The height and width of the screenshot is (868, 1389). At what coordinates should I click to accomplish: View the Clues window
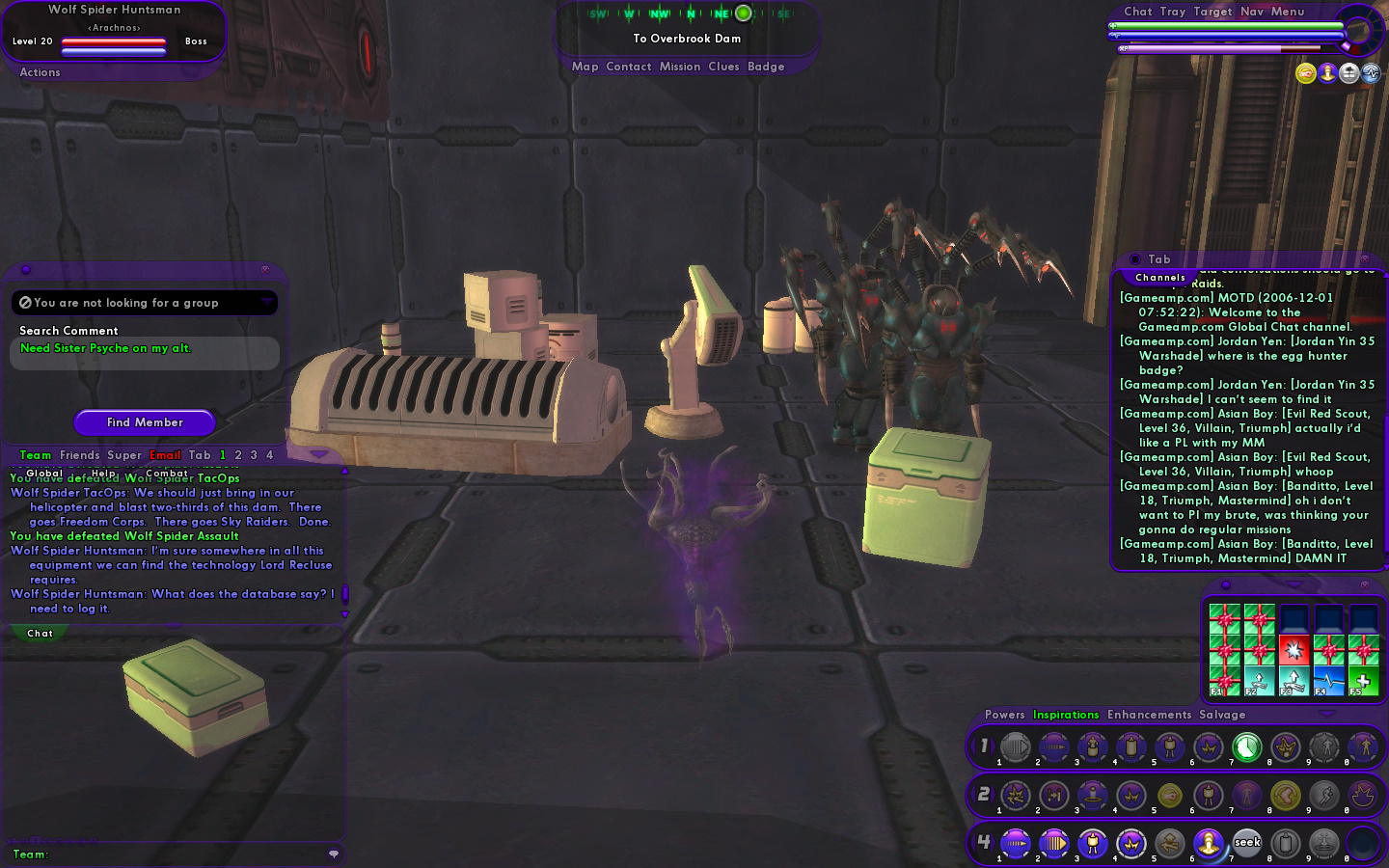[723, 67]
